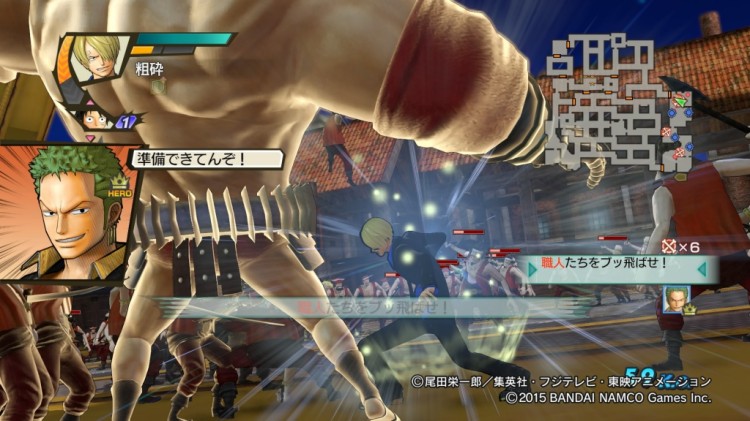Click the small Zoro icon below the objective
Image resolution: width=750 pixels, height=421 pixels.
point(677,299)
